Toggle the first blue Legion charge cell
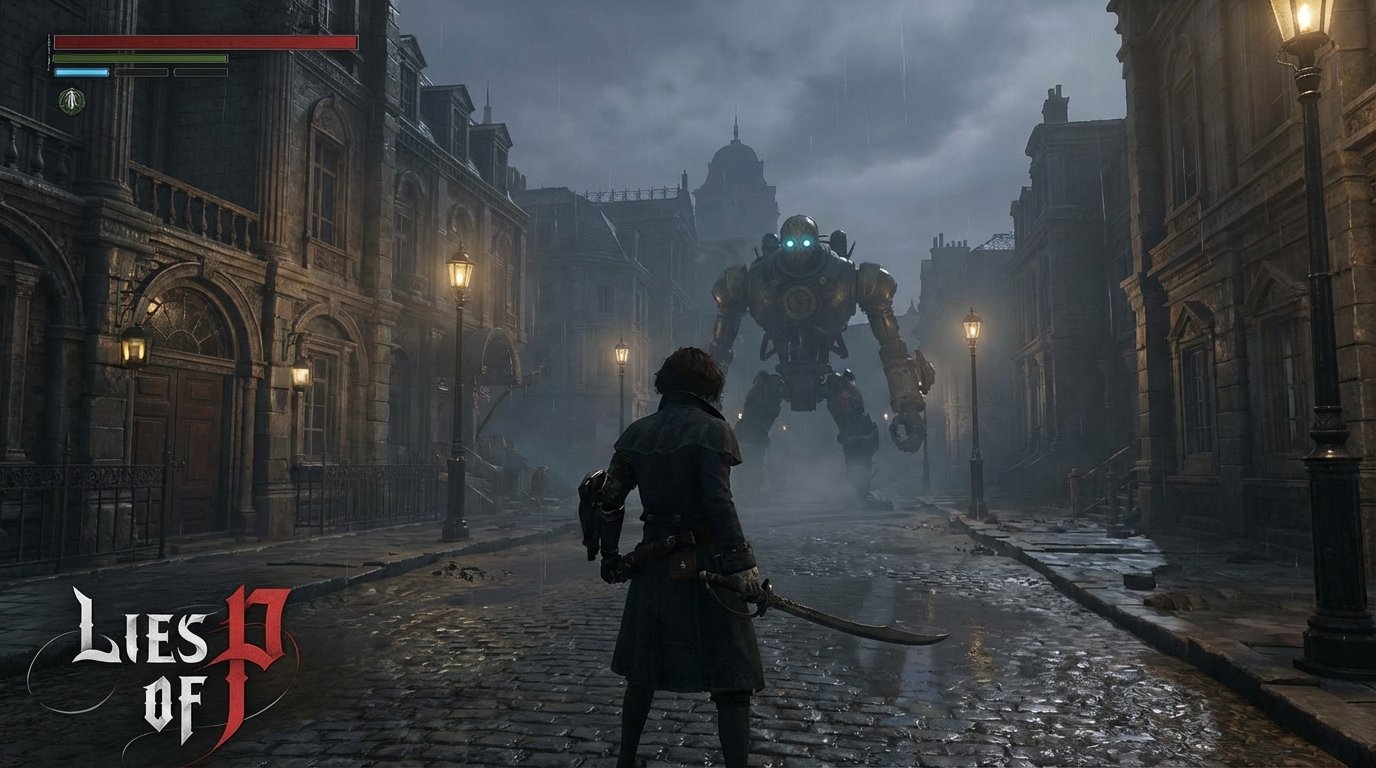This screenshot has width=1376, height=768. click(x=82, y=72)
